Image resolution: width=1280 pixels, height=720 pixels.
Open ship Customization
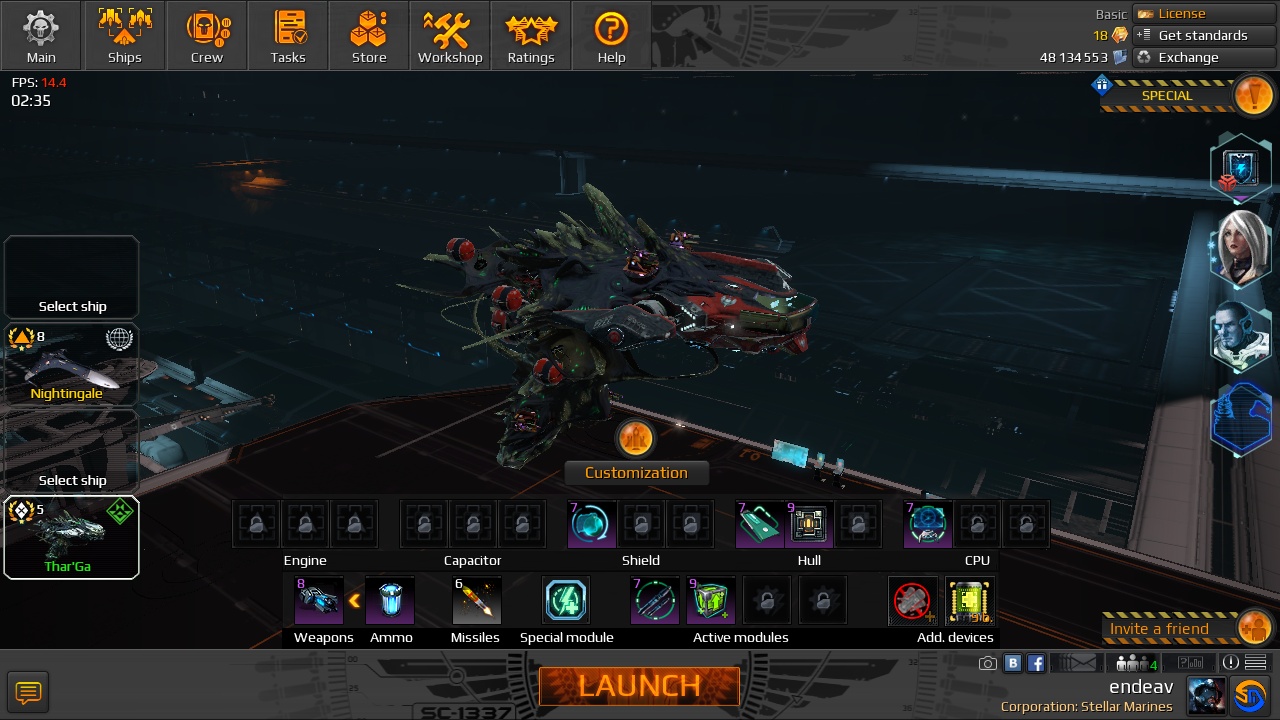(636, 472)
